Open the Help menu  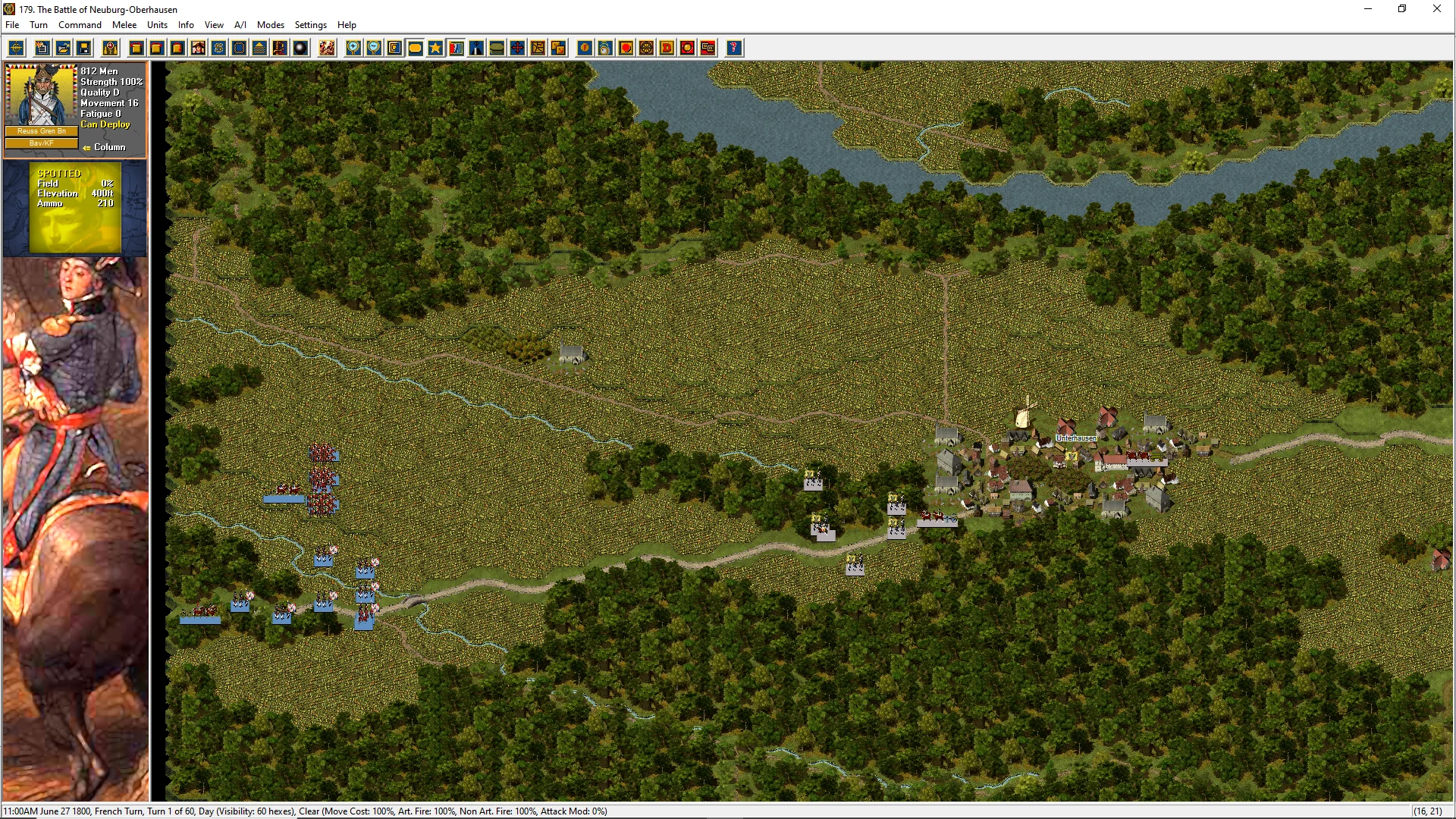pyautogui.click(x=347, y=25)
